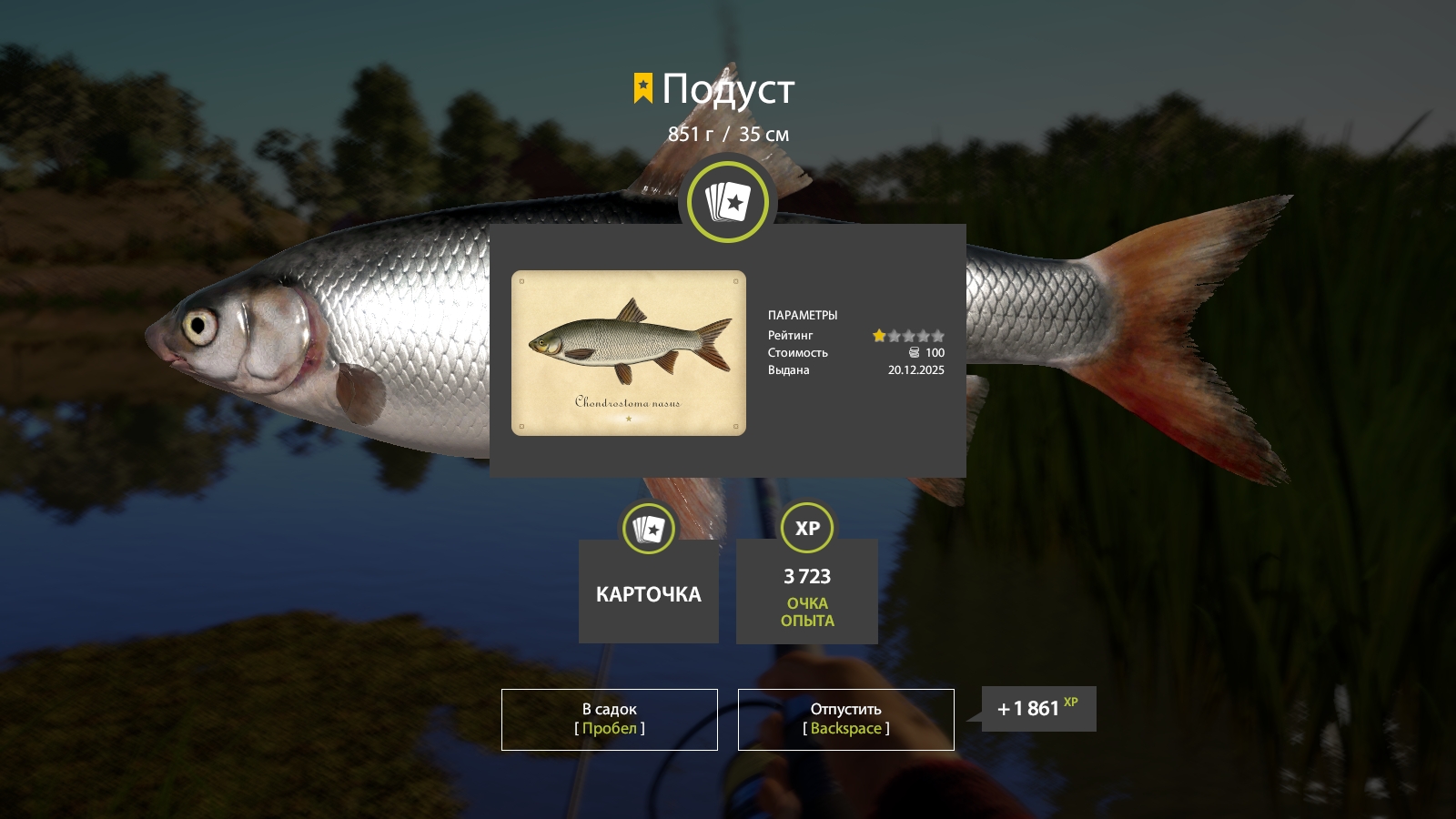Screen dimensions: 1456x819
Task: Toggle the second rating star
Action: click(894, 336)
